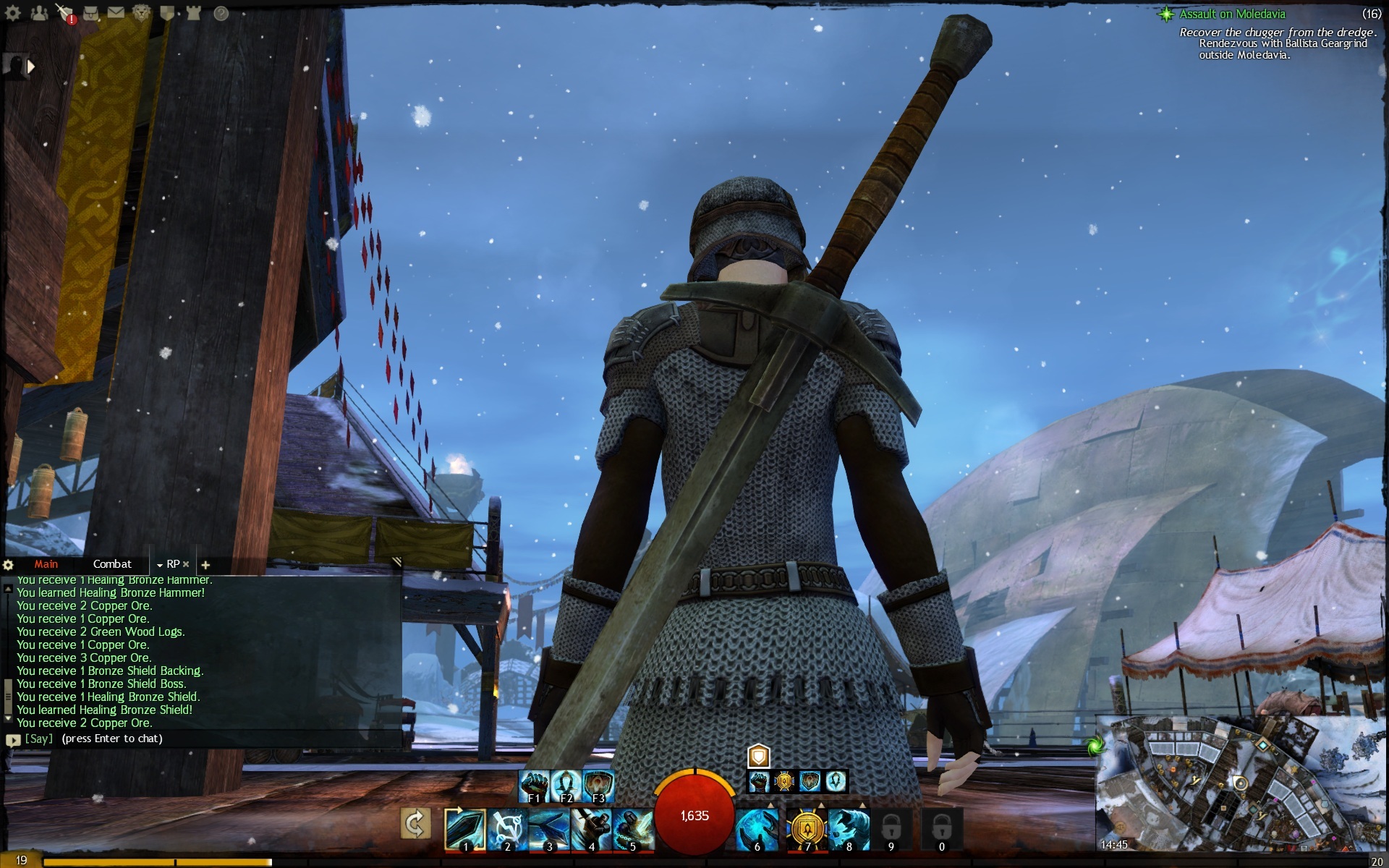
Task: Swap weapon sets with the arrow button
Action: 415,824
